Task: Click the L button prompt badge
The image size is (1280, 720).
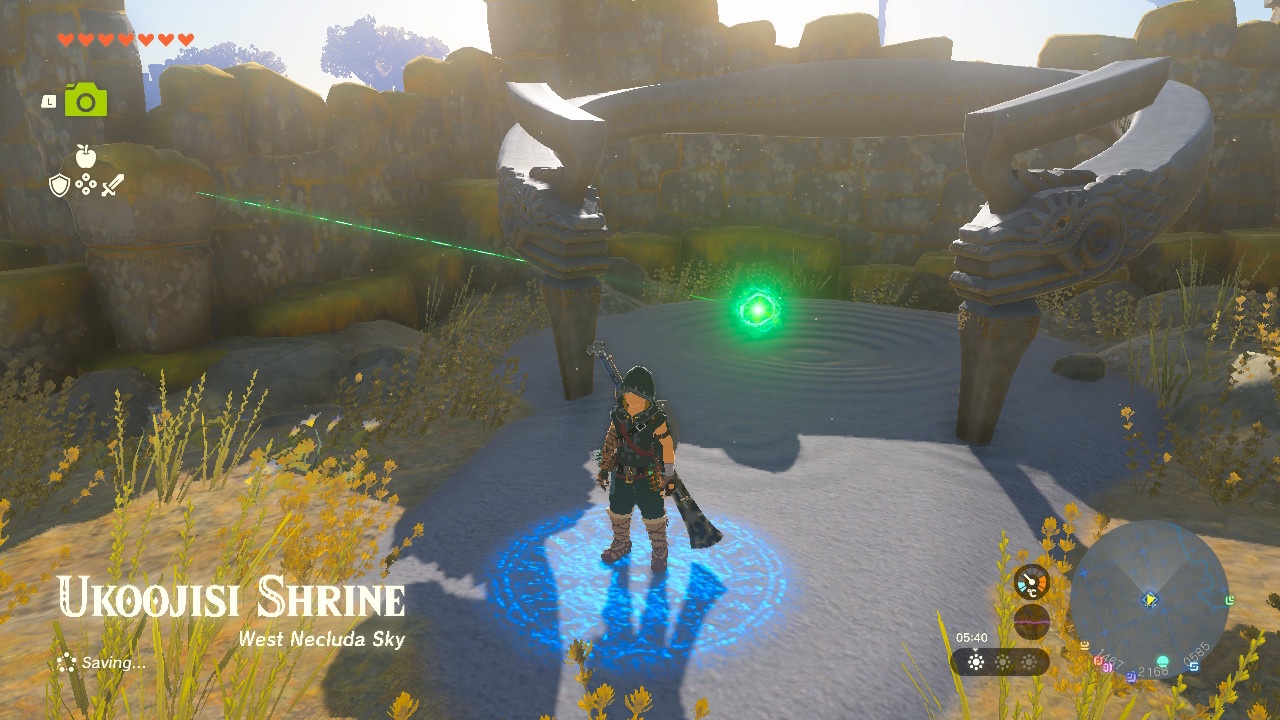Action: tap(49, 100)
